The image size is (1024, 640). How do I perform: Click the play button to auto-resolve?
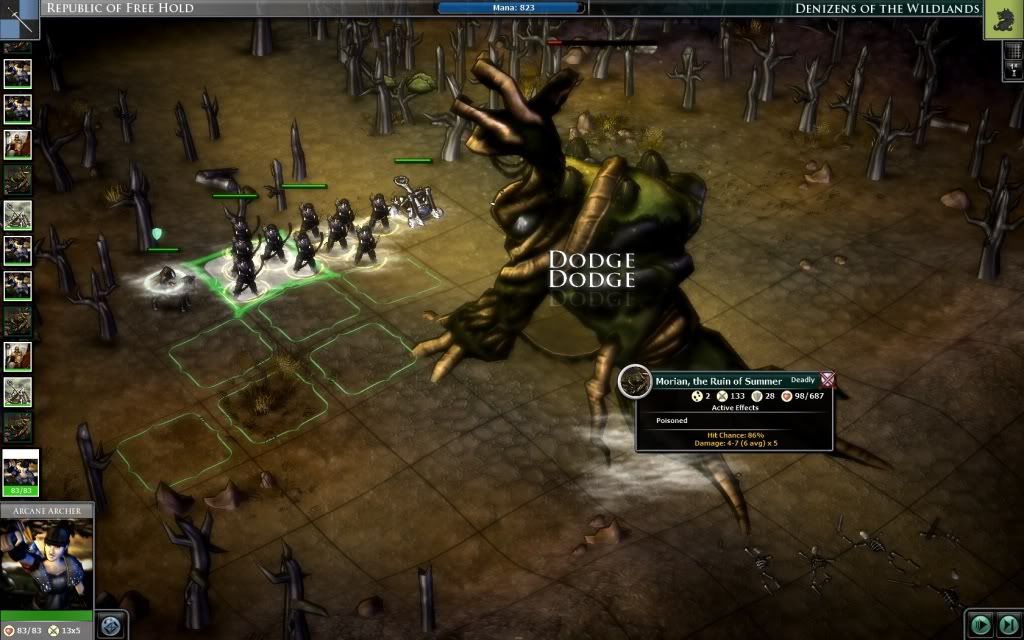tap(980, 625)
